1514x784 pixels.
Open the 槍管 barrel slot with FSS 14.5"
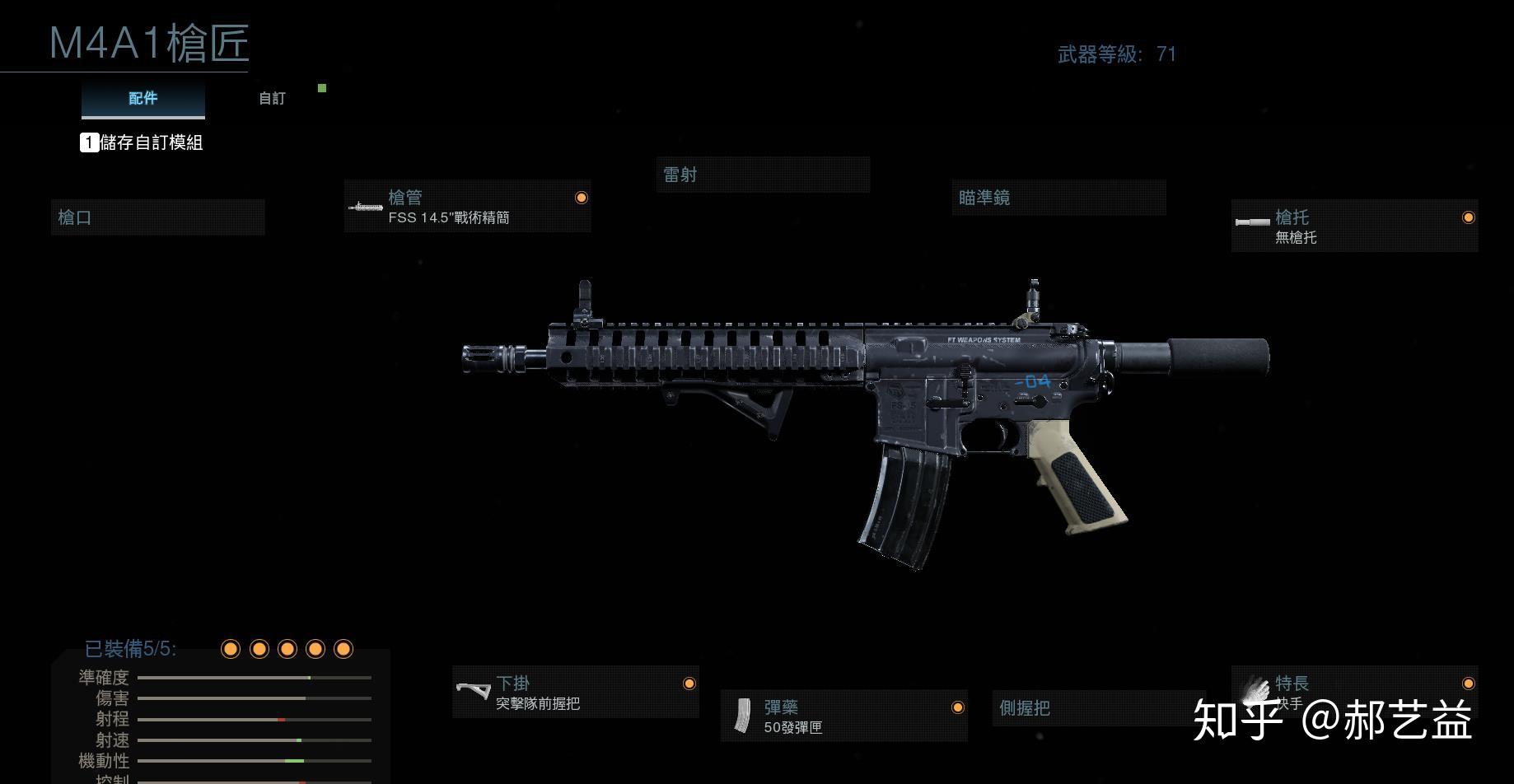(x=467, y=207)
